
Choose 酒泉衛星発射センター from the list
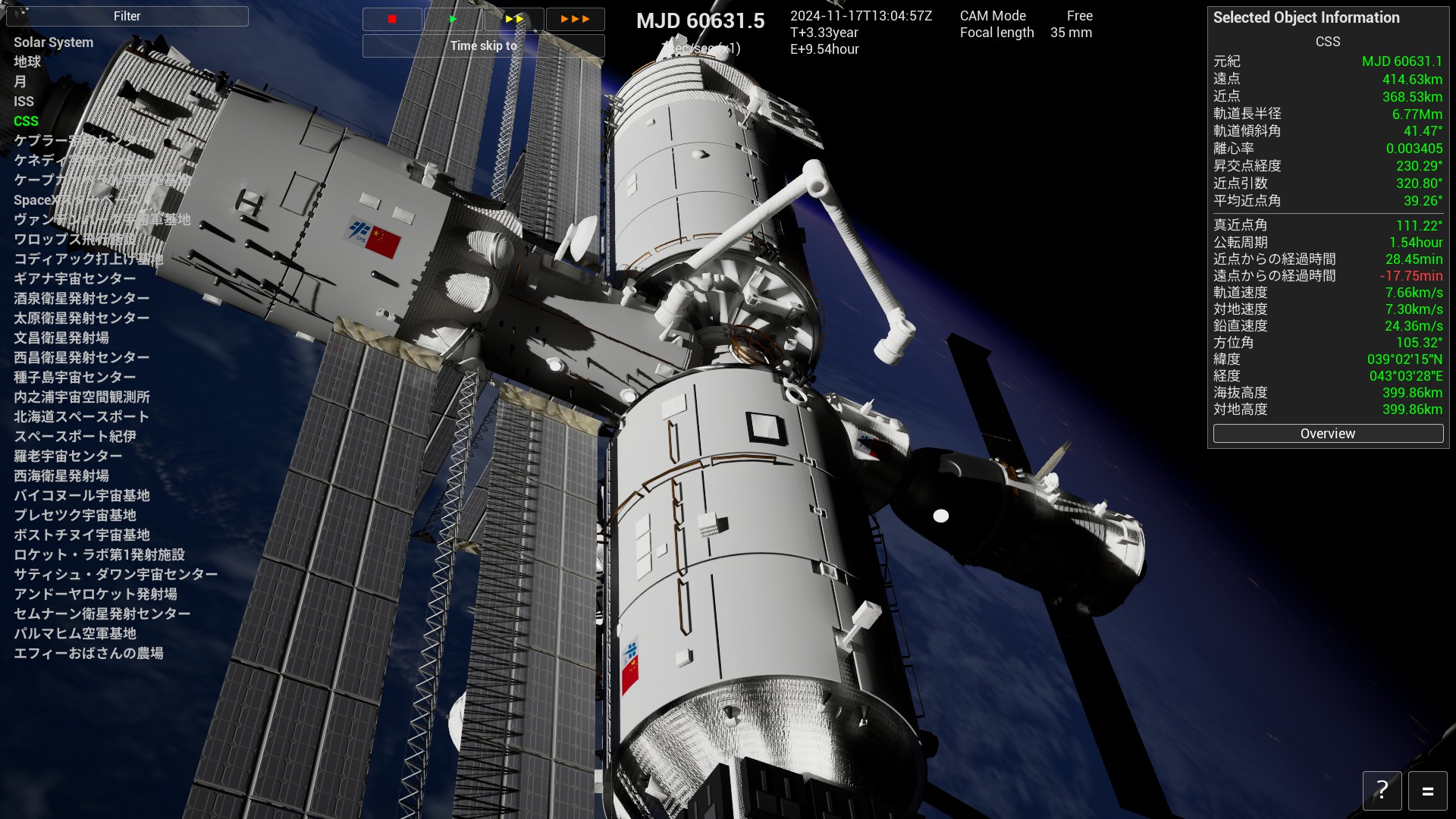point(81,298)
